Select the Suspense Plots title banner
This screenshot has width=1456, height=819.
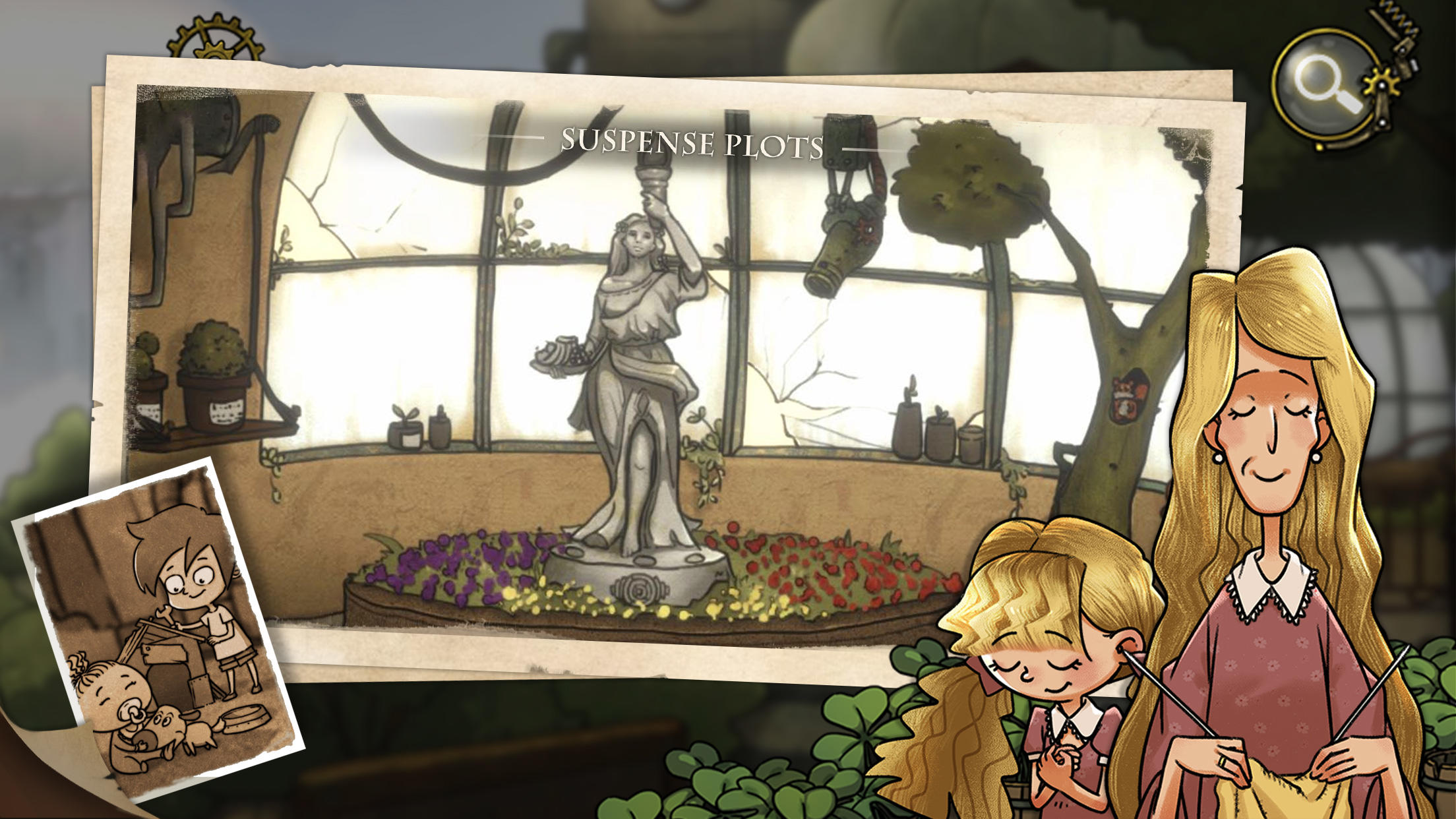692,142
